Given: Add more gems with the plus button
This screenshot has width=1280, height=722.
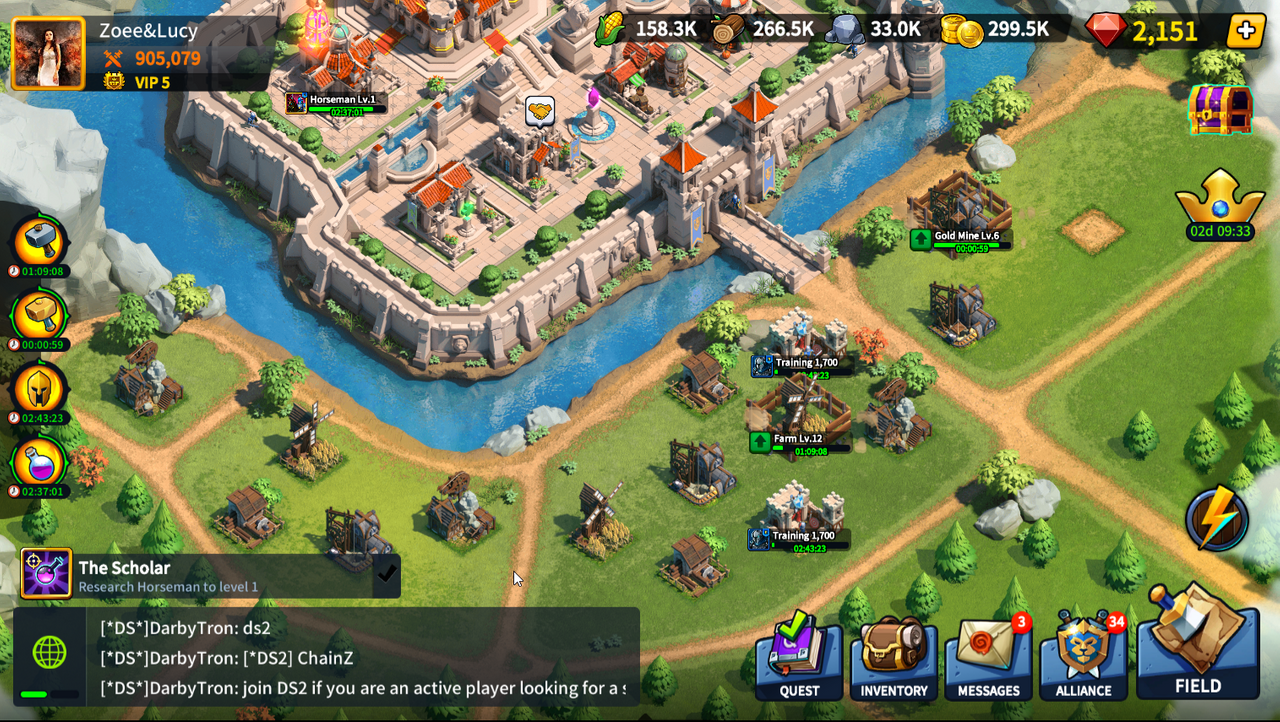Looking at the screenshot, I should click(1245, 31).
